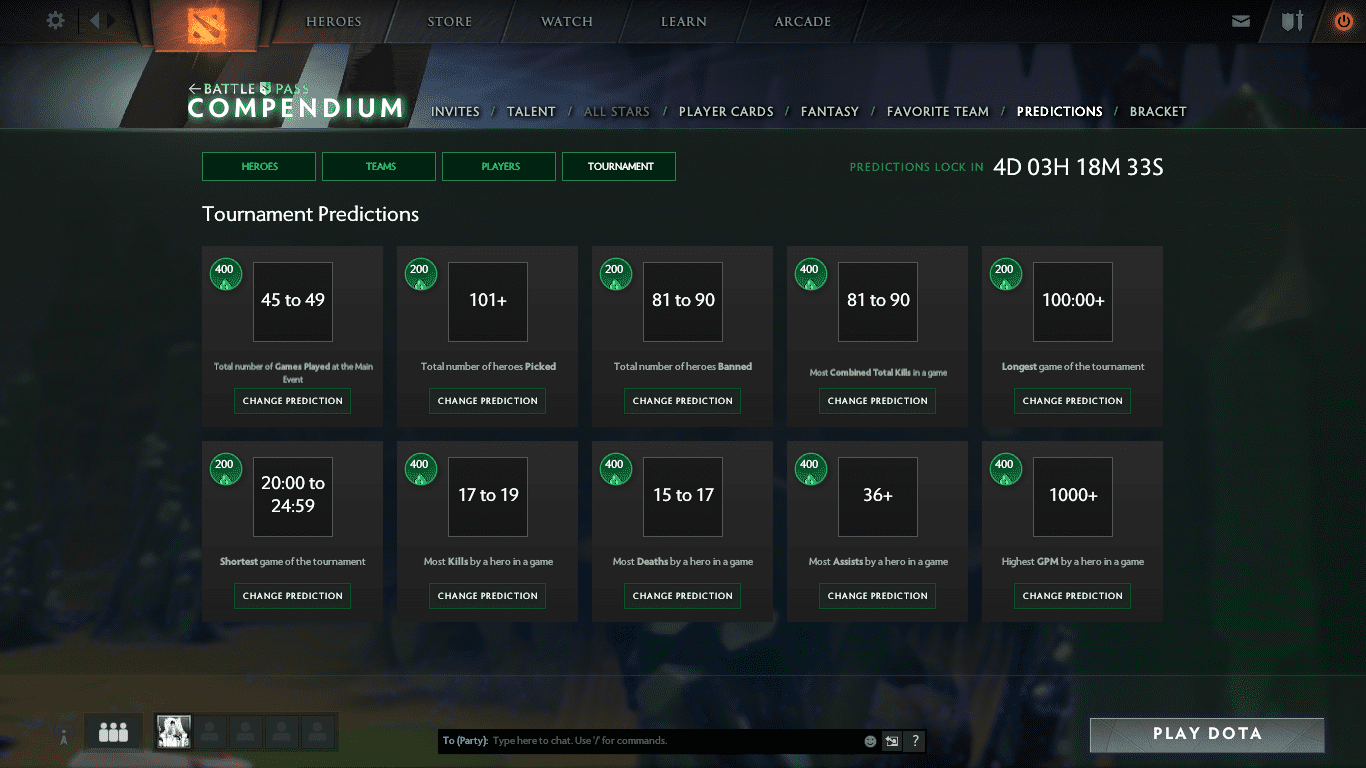
Task: Go to the Store menu
Action: [449, 22]
